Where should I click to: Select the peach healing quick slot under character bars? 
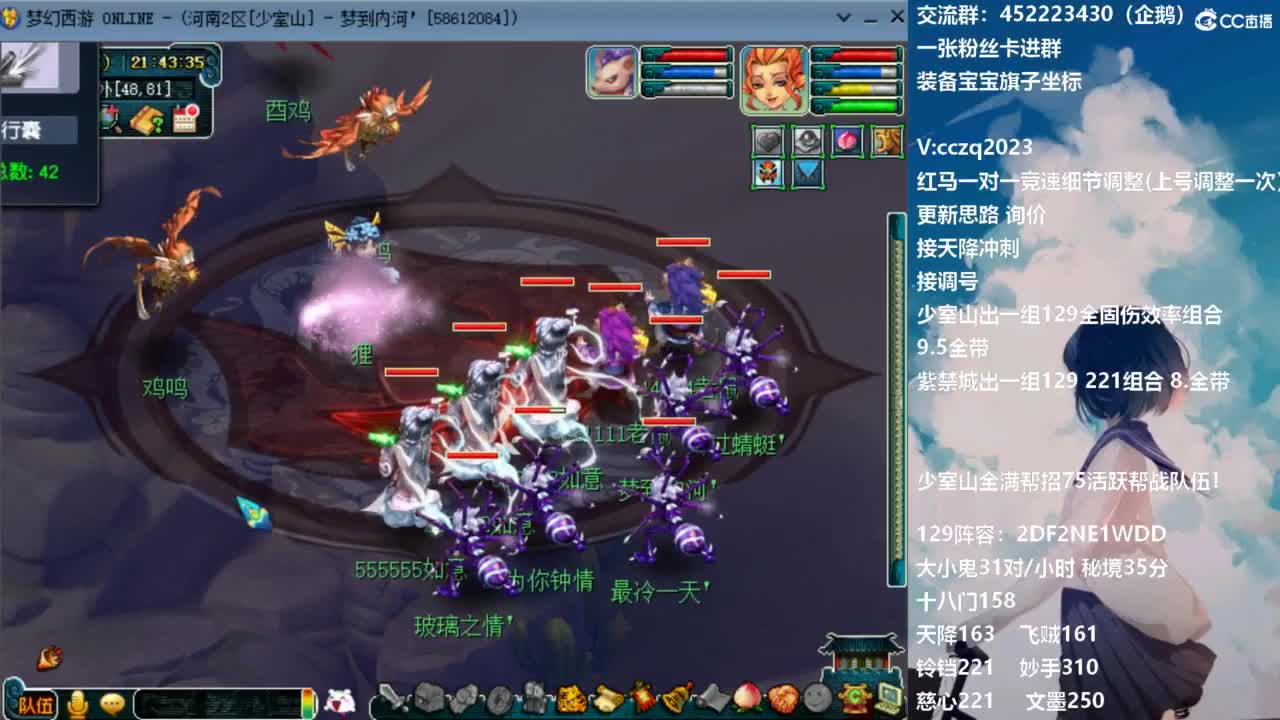pyautogui.click(x=847, y=141)
